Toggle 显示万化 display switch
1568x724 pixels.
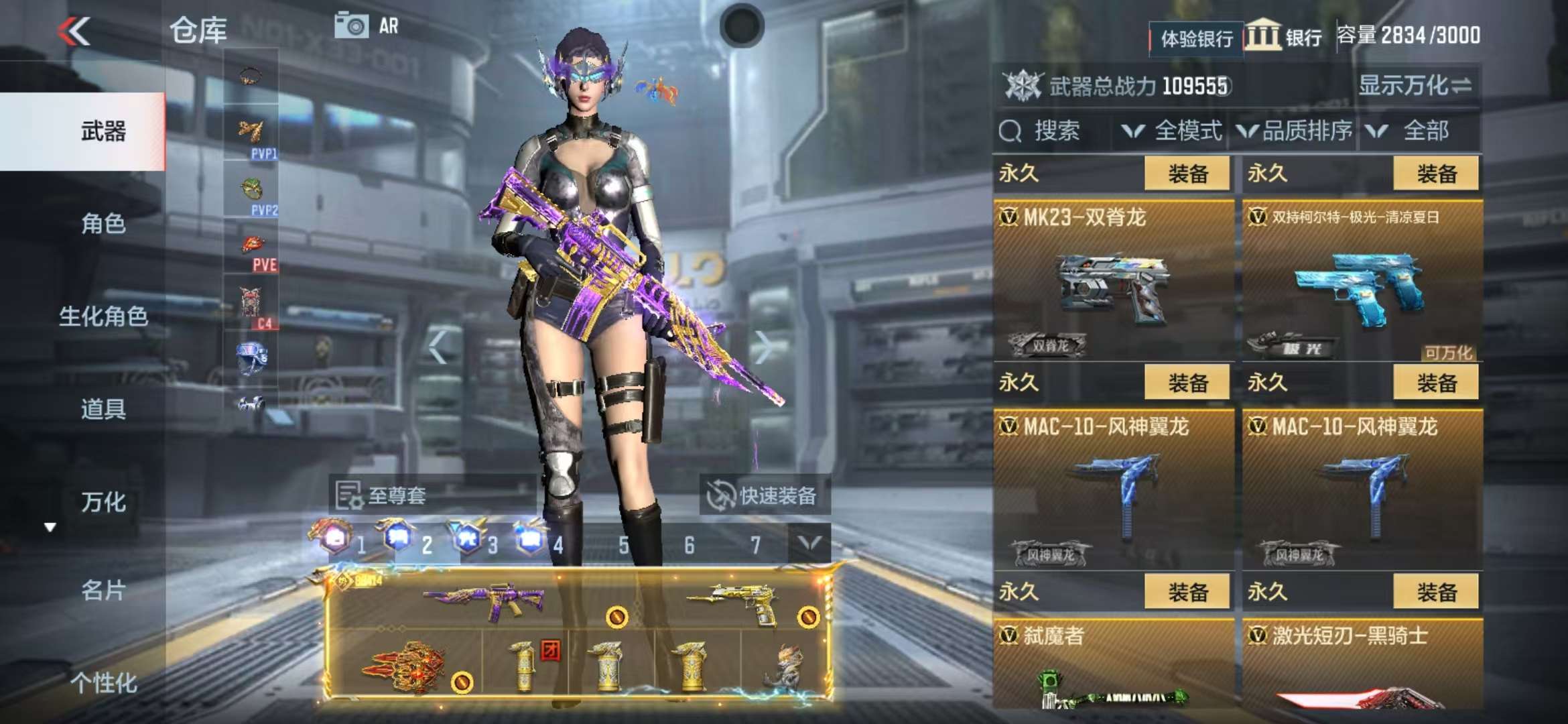pos(1414,86)
